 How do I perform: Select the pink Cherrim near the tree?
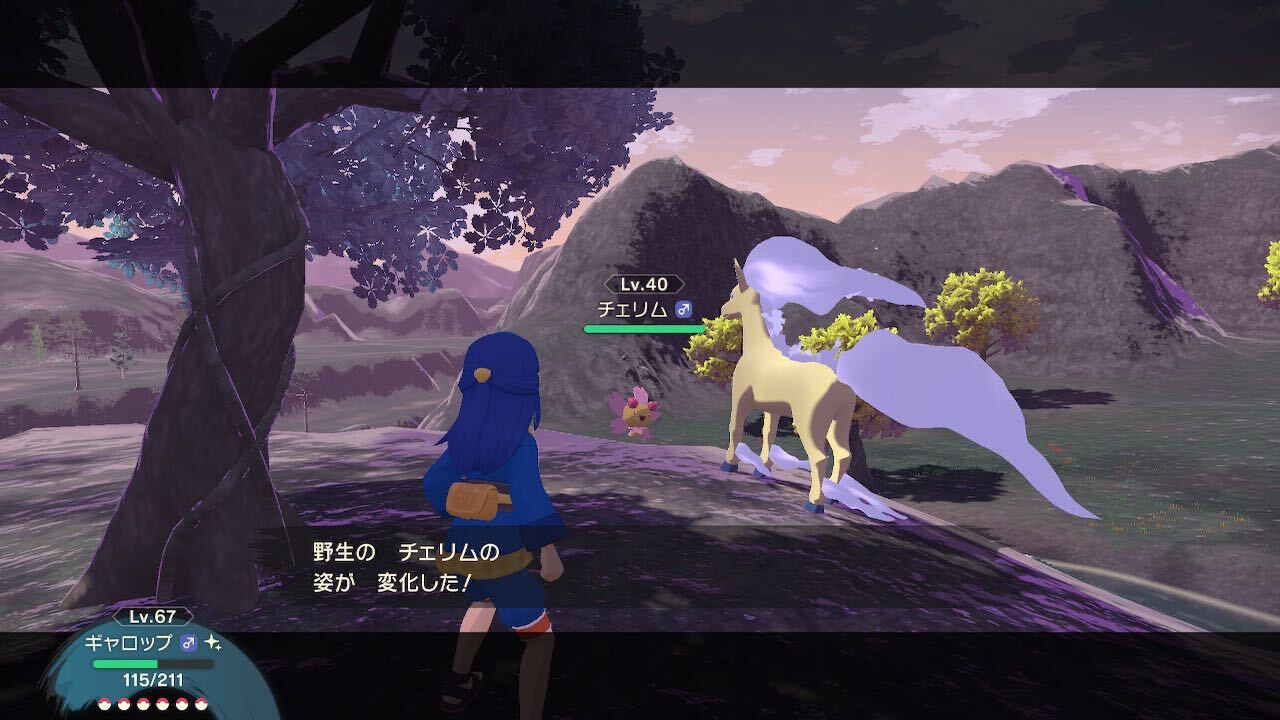[x=638, y=410]
